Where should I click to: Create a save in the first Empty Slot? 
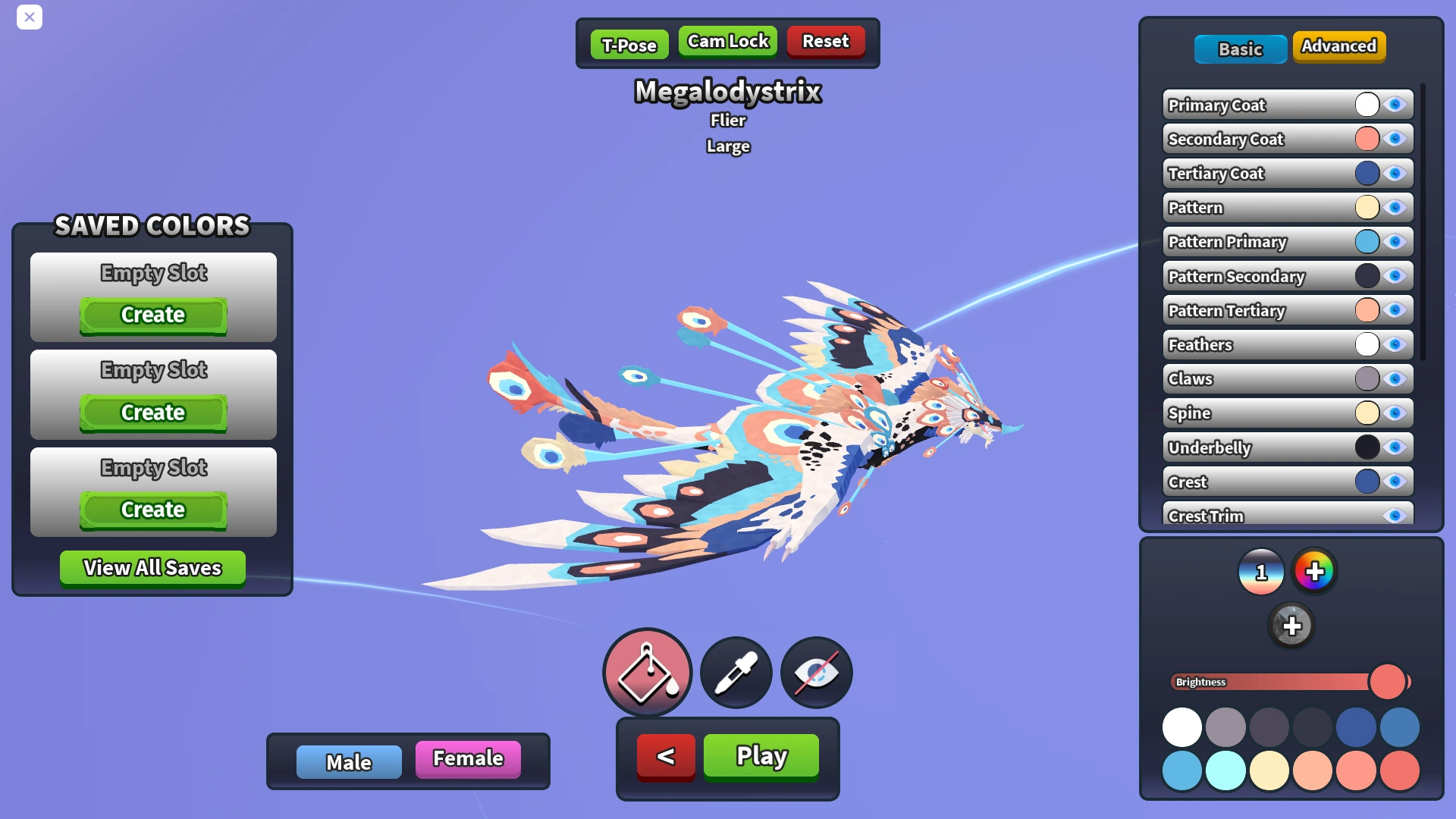(152, 315)
